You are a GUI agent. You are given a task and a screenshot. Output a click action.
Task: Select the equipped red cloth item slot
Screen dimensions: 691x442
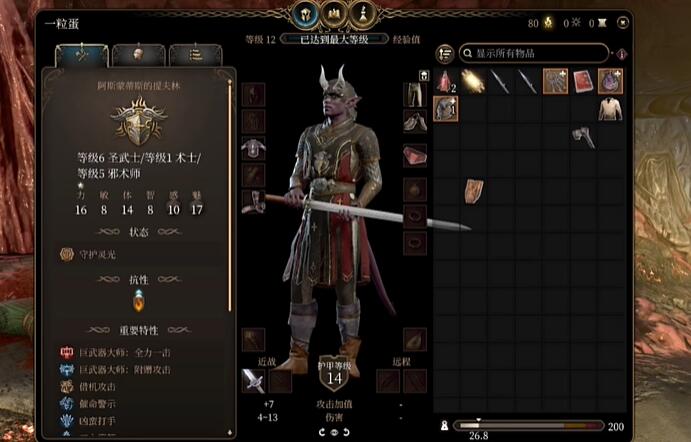click(415, 156)
